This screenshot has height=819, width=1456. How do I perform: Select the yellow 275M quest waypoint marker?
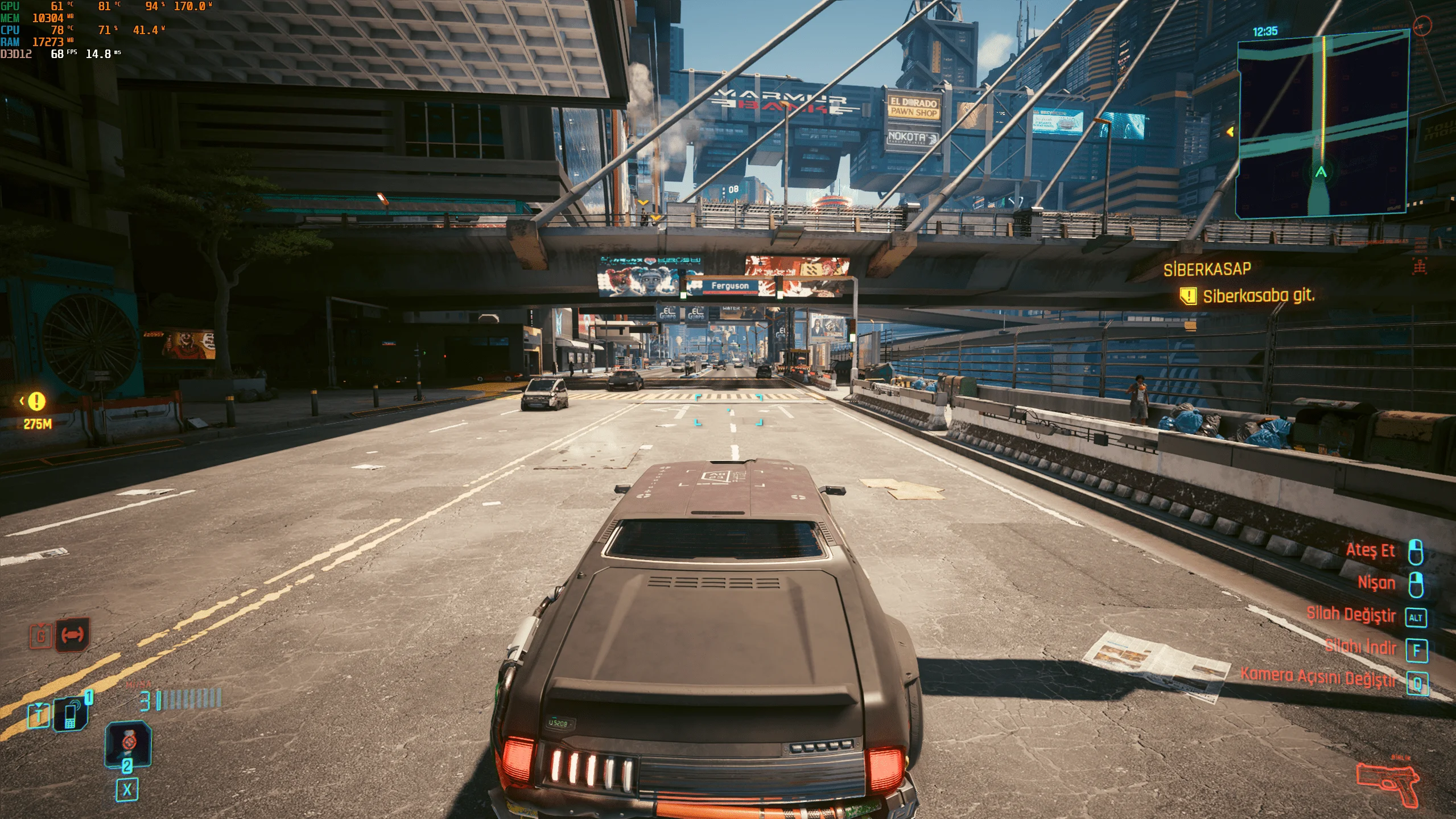[37, 402]
